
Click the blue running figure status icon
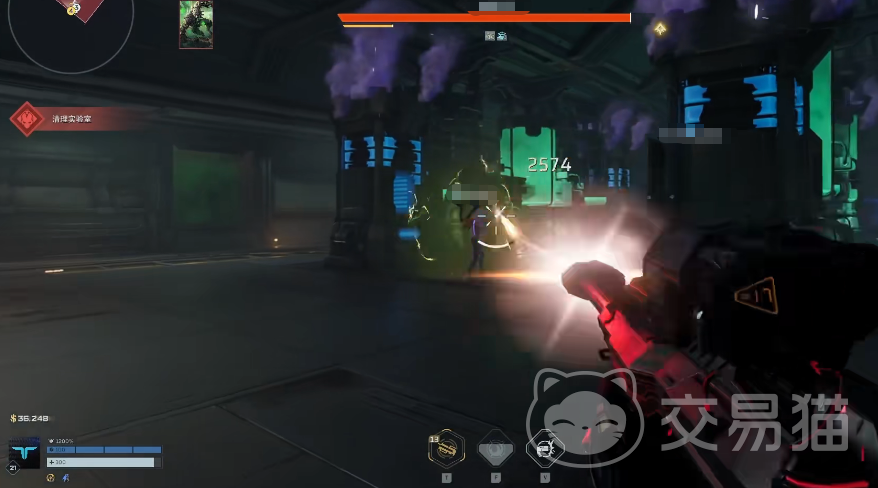click(66, 478)
